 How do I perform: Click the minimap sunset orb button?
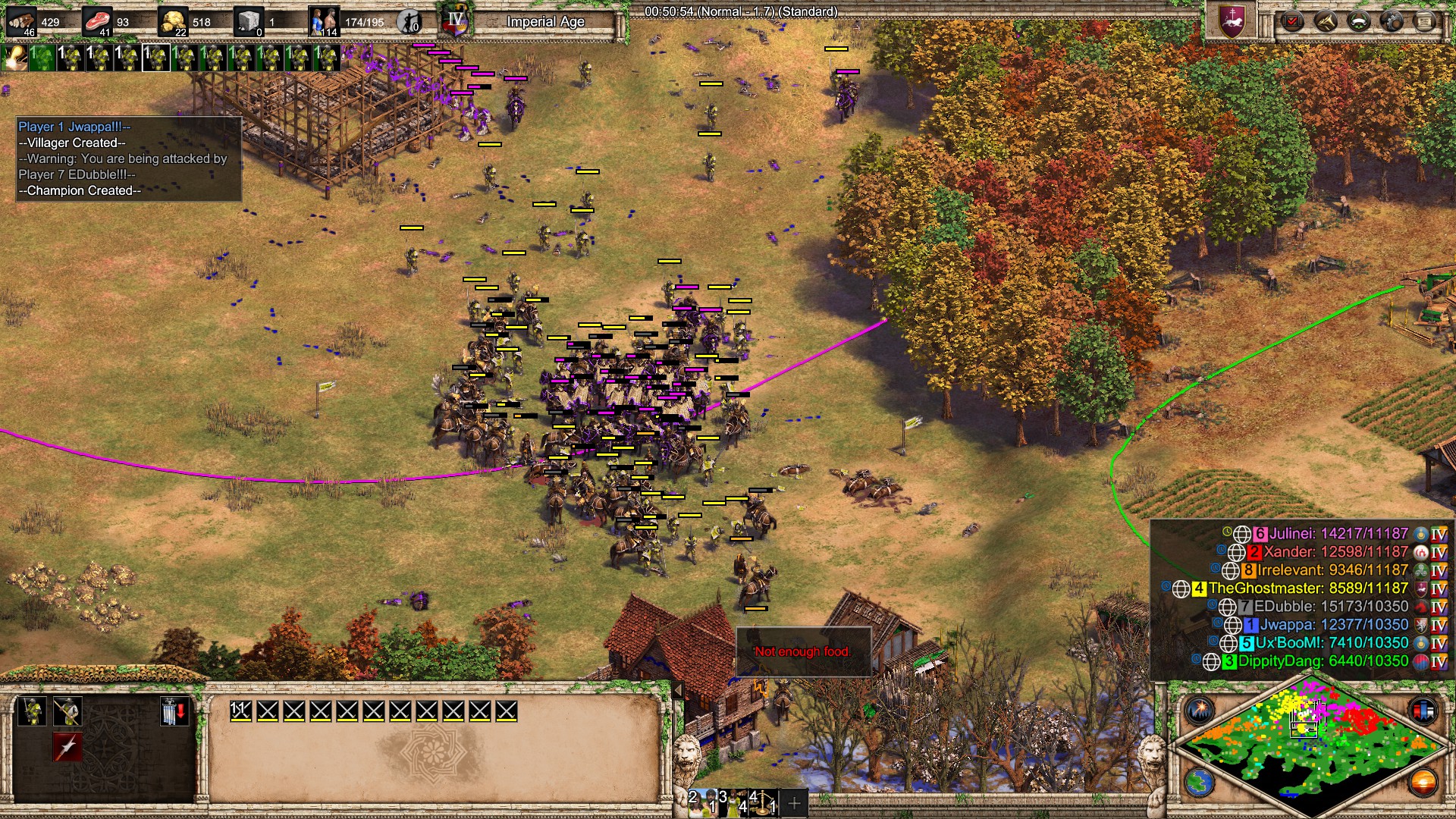[x=1423, y=782]
